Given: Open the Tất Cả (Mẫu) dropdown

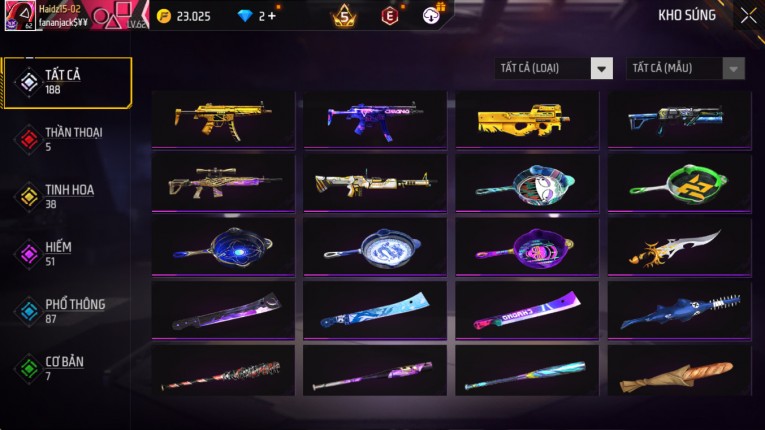Looking at the screenshot, I should point(685,68).
